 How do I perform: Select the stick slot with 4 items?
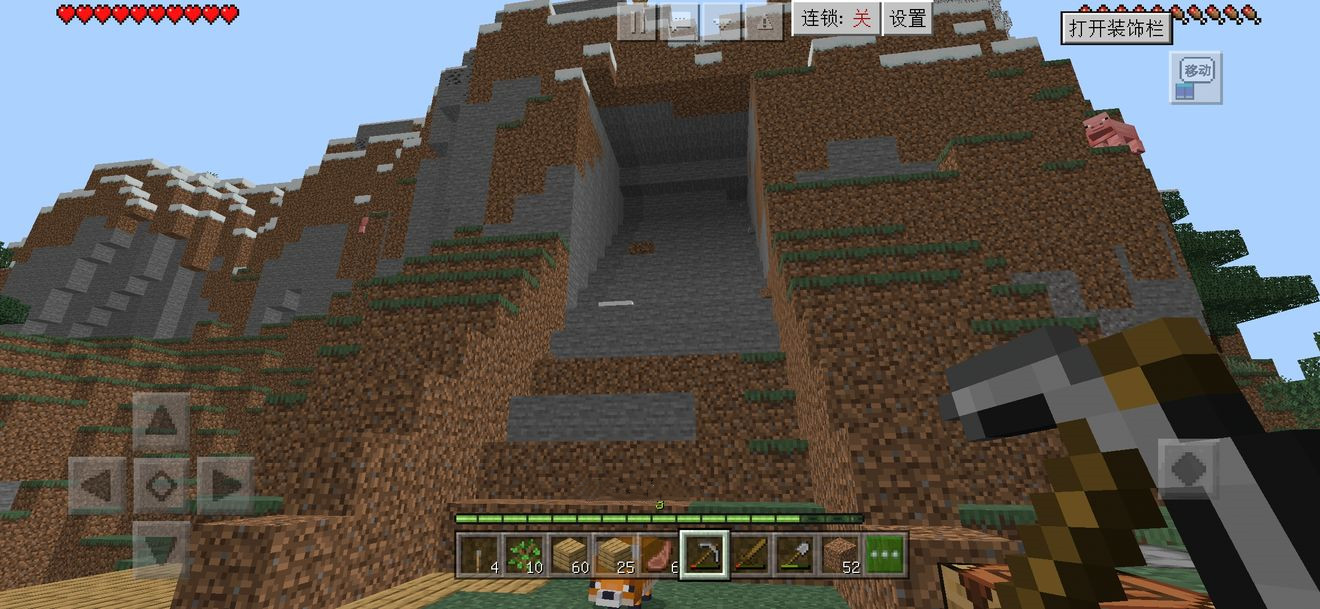478,554
